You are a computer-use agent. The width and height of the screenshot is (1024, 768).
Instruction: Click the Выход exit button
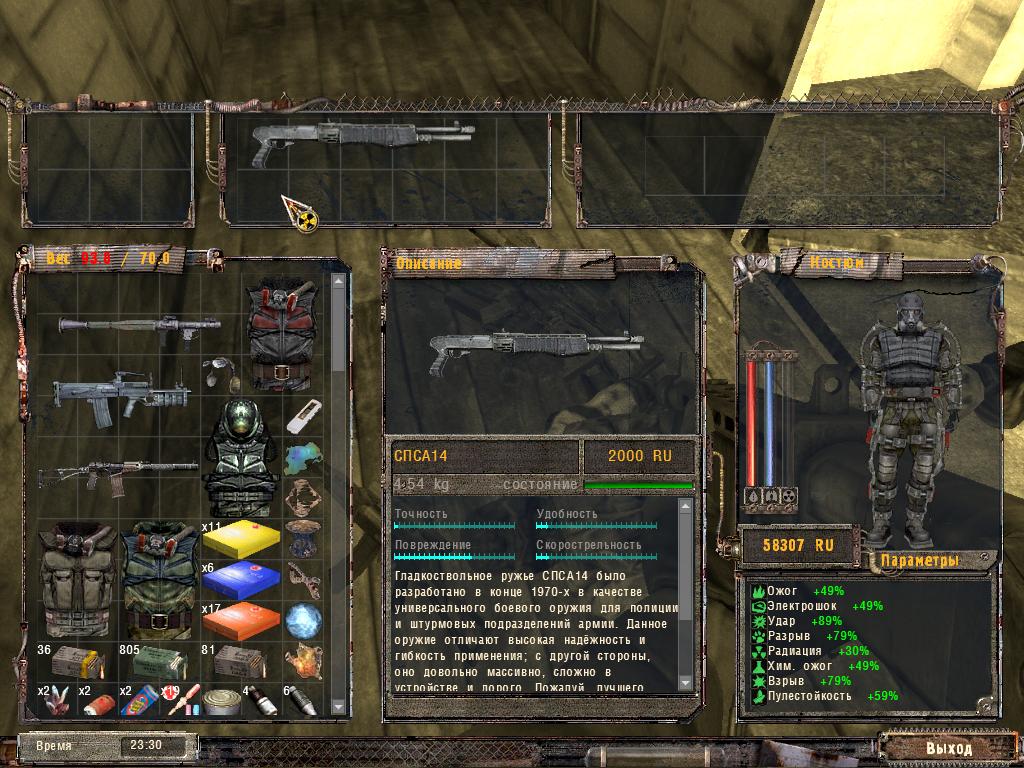coord(948,748)
